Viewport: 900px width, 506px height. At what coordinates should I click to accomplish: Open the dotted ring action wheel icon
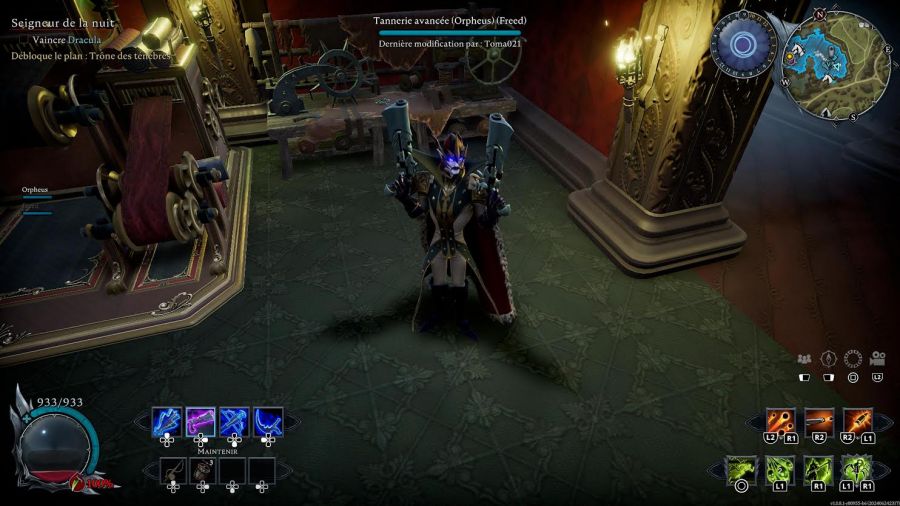(x=853, y=359)
